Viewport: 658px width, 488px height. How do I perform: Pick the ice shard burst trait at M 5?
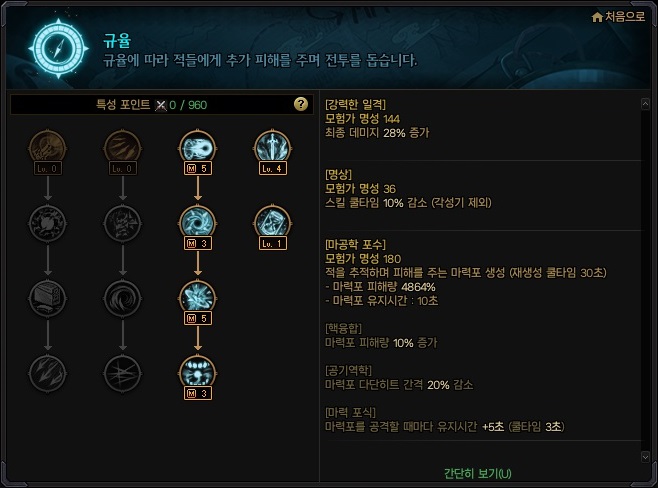point(197,297)
